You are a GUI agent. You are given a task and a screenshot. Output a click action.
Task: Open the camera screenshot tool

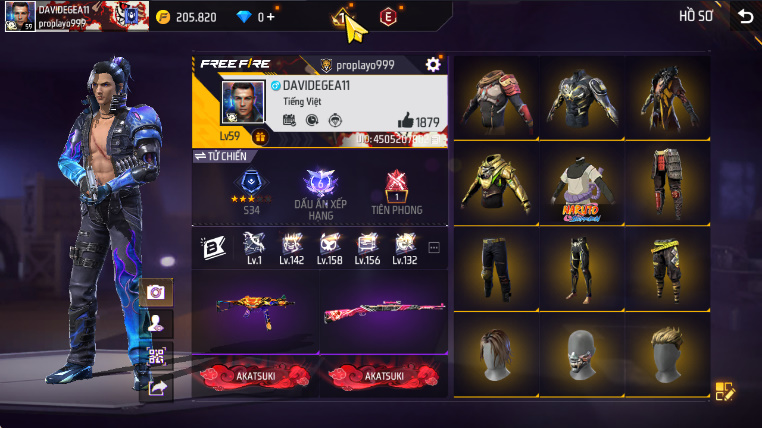pos(156,292)
